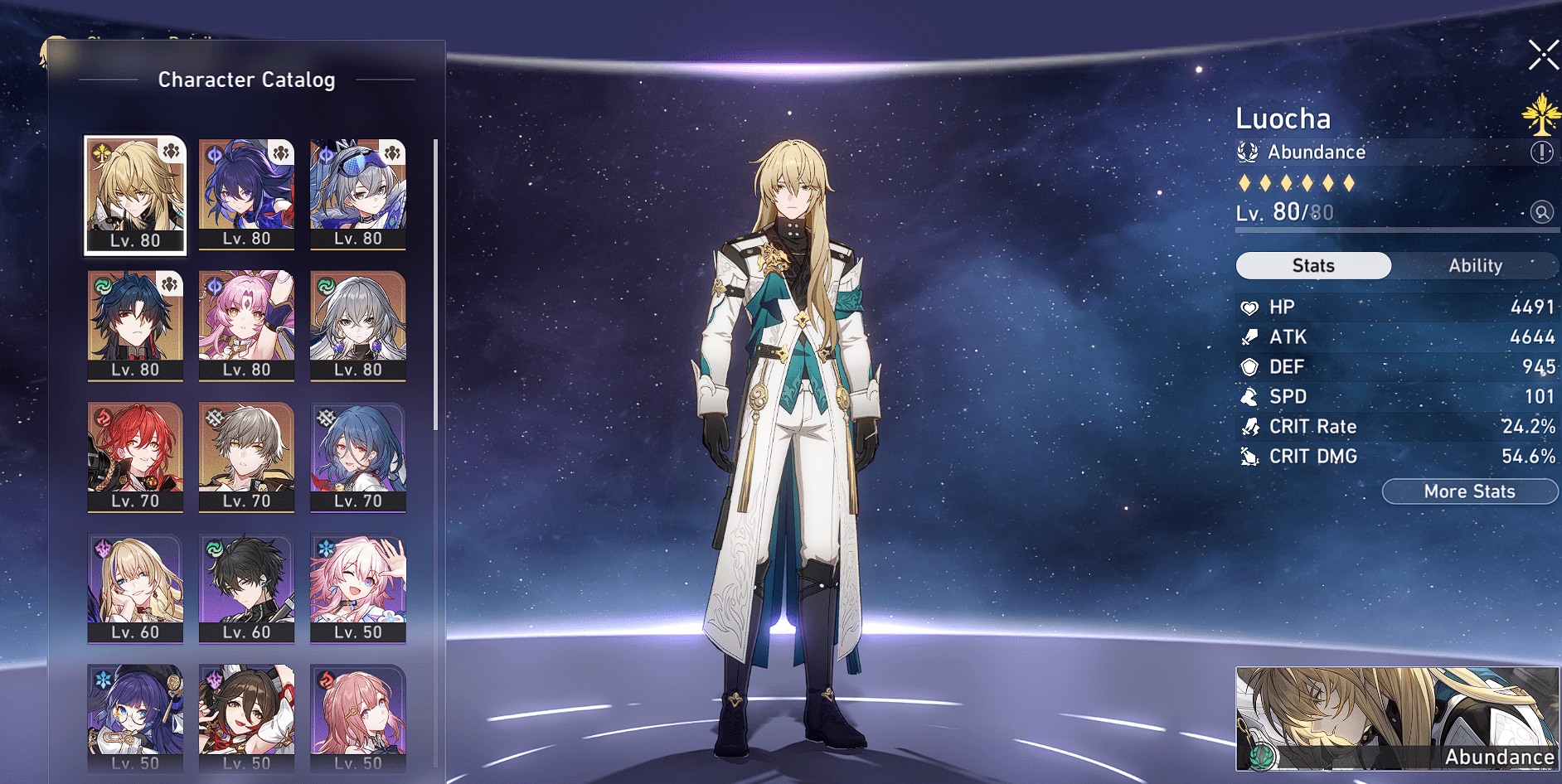Select the Stats tab
Viewport: 1562px width, 784px height.
click(1313, 265)
